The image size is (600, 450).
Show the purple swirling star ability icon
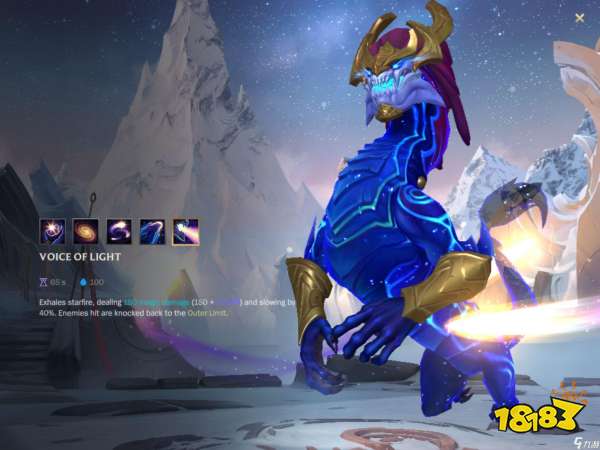coord(119,232)
